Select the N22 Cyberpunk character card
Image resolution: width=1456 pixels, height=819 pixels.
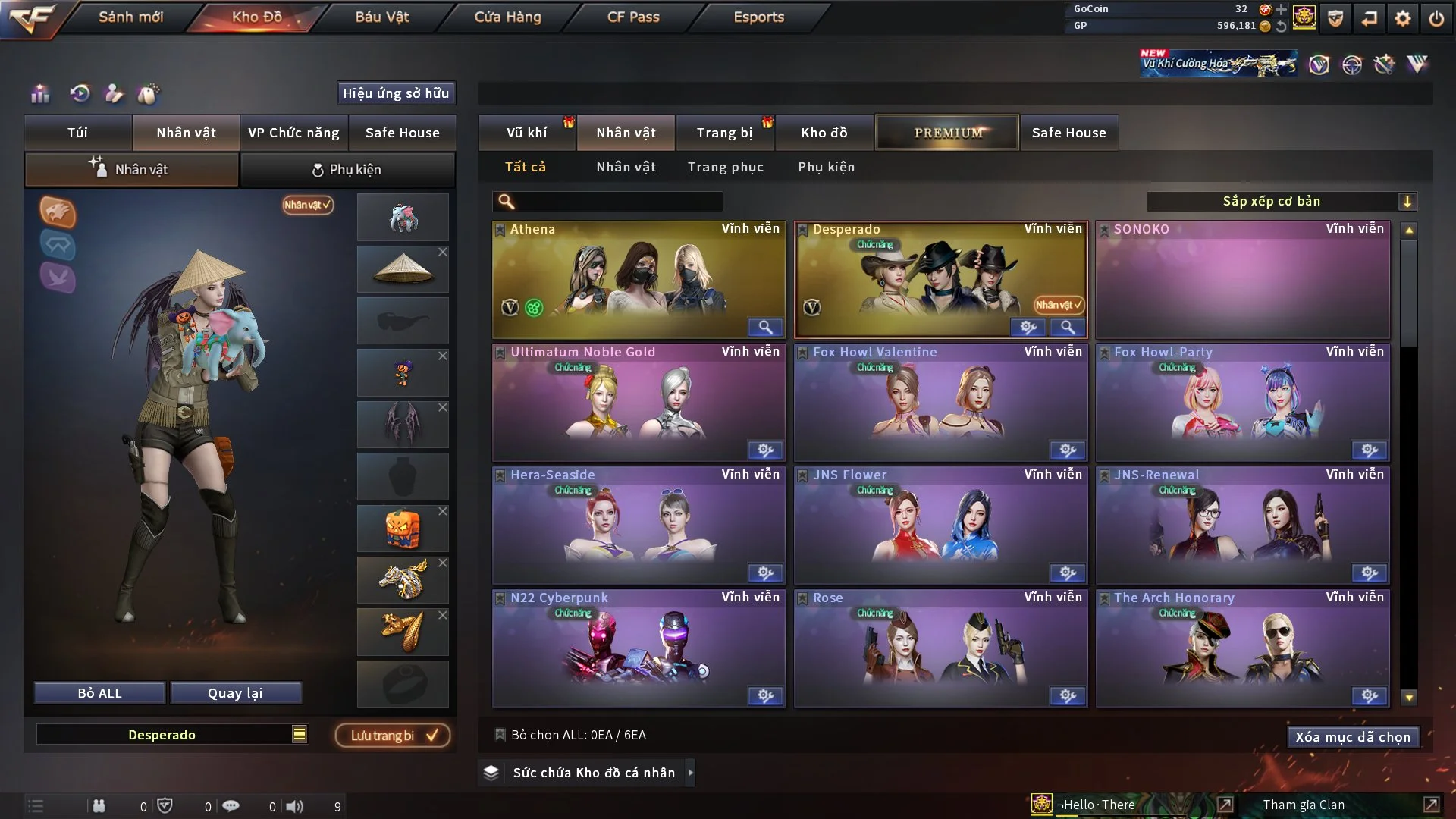(x=638, y=648)
